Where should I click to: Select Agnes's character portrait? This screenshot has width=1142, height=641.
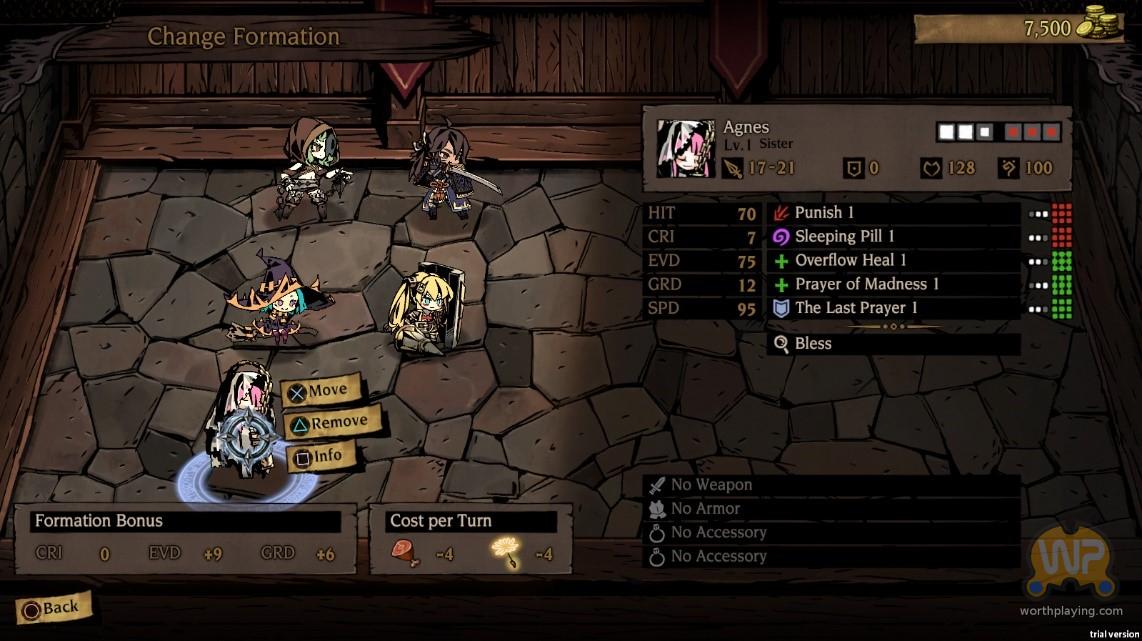(x=685, y=148)
